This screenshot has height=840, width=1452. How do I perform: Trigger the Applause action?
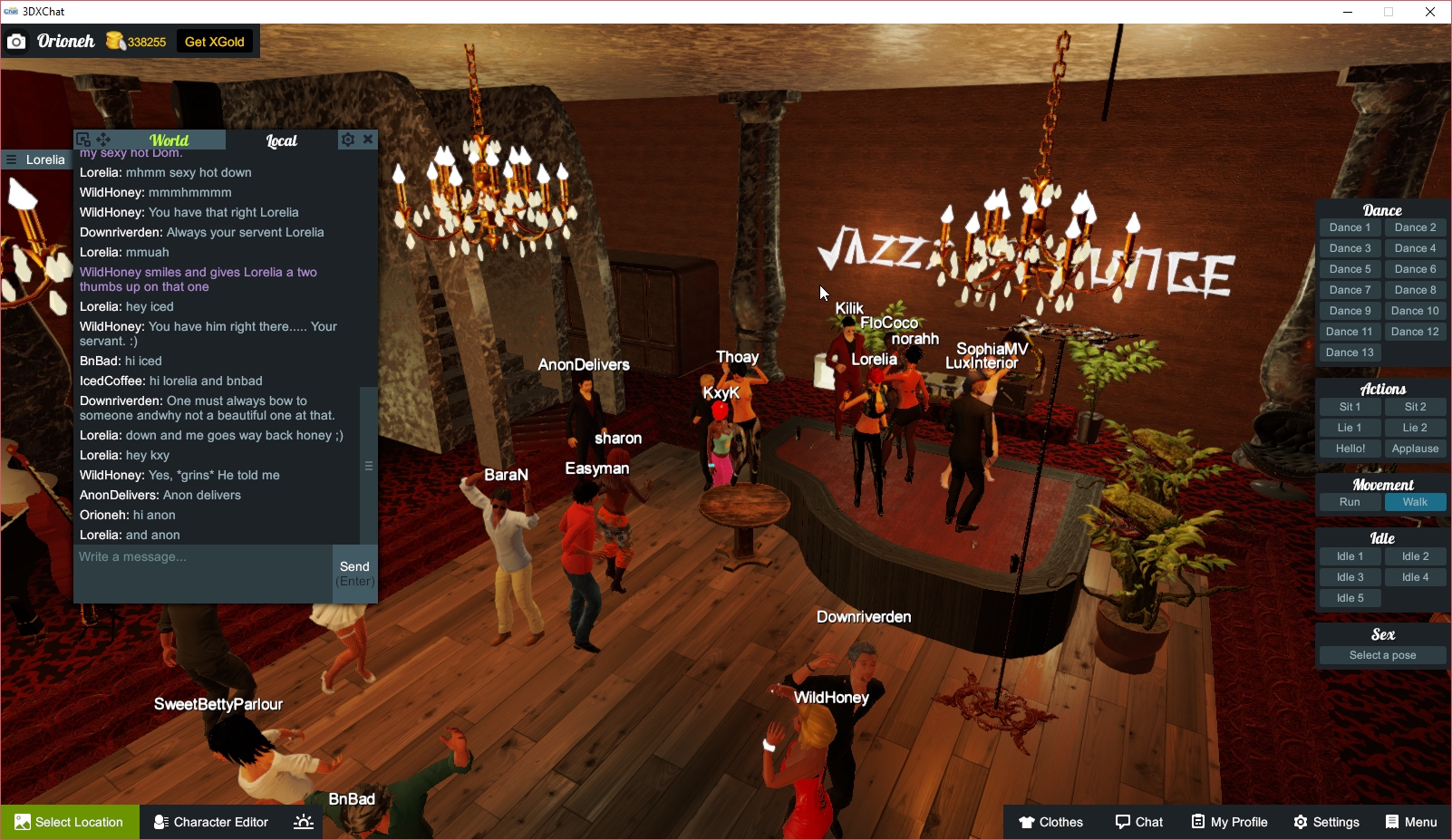pyautogui.click(x=1415, y=448)
